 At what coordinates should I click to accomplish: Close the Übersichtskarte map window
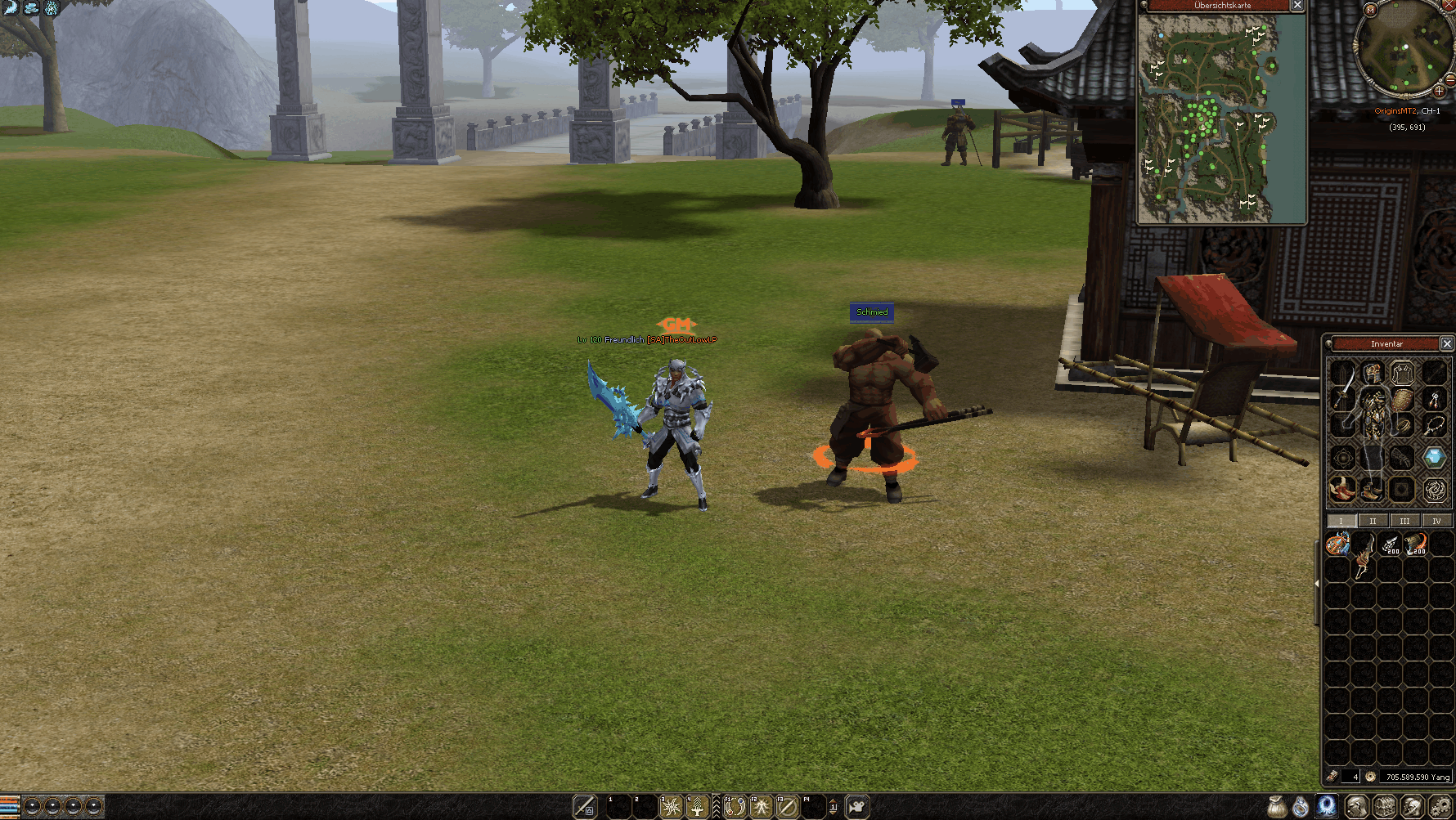[1297, 6]
